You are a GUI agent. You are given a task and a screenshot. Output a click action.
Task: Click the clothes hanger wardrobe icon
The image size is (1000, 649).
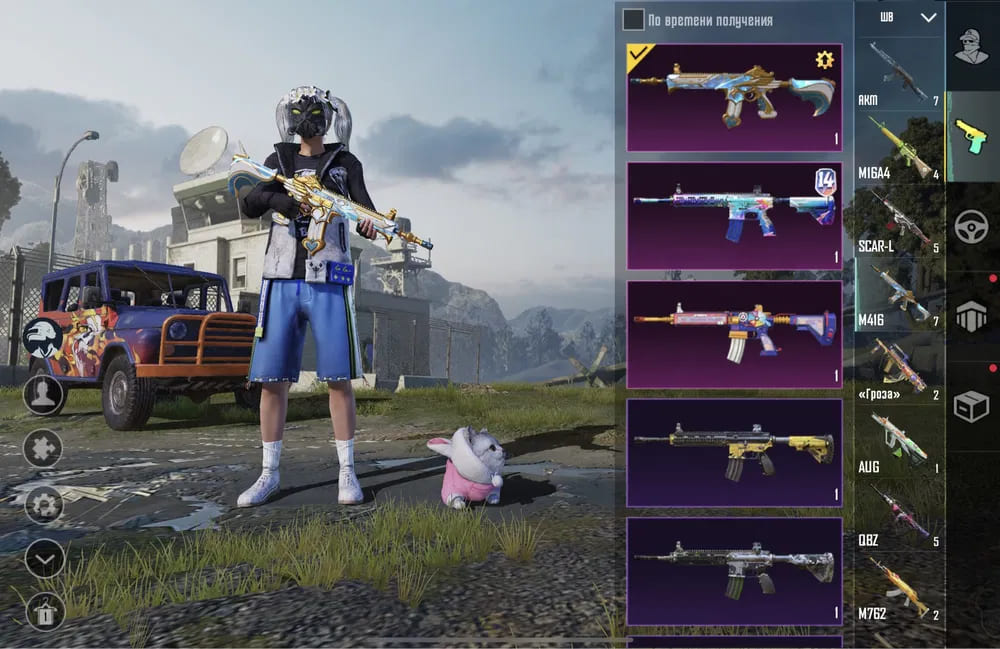coord(44,610)
